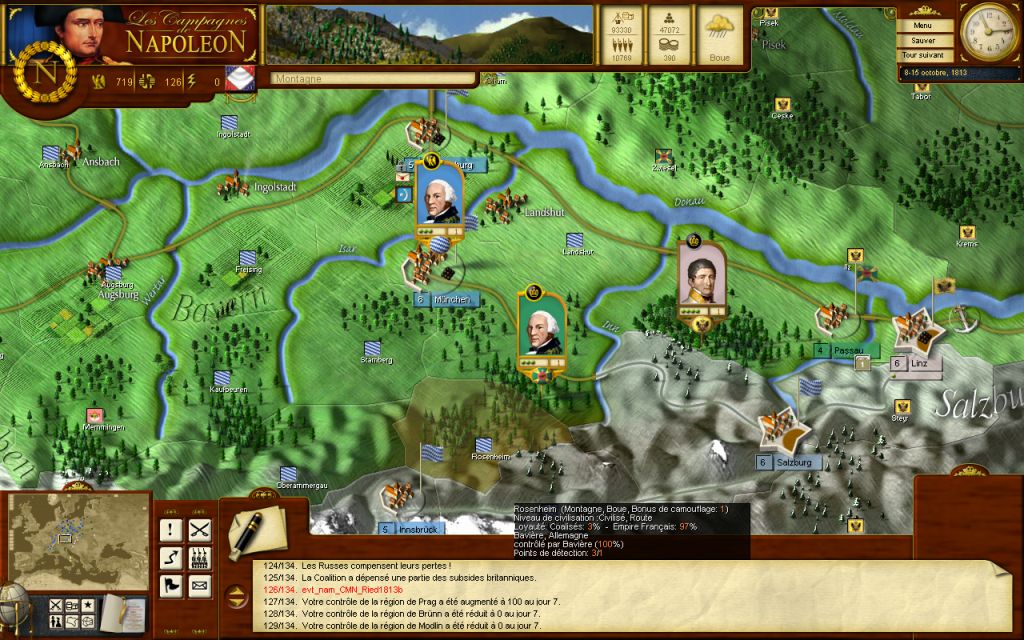Save the game with Sauver
The height and width of the screenshot is (640, 1024).
[x=921, y=41]
